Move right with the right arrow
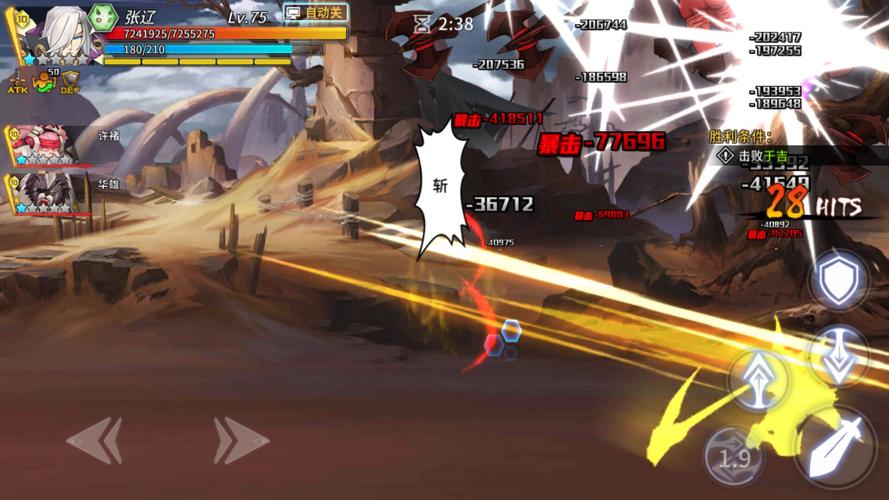Viewport: 889px width, 500px height. [240, 440]
